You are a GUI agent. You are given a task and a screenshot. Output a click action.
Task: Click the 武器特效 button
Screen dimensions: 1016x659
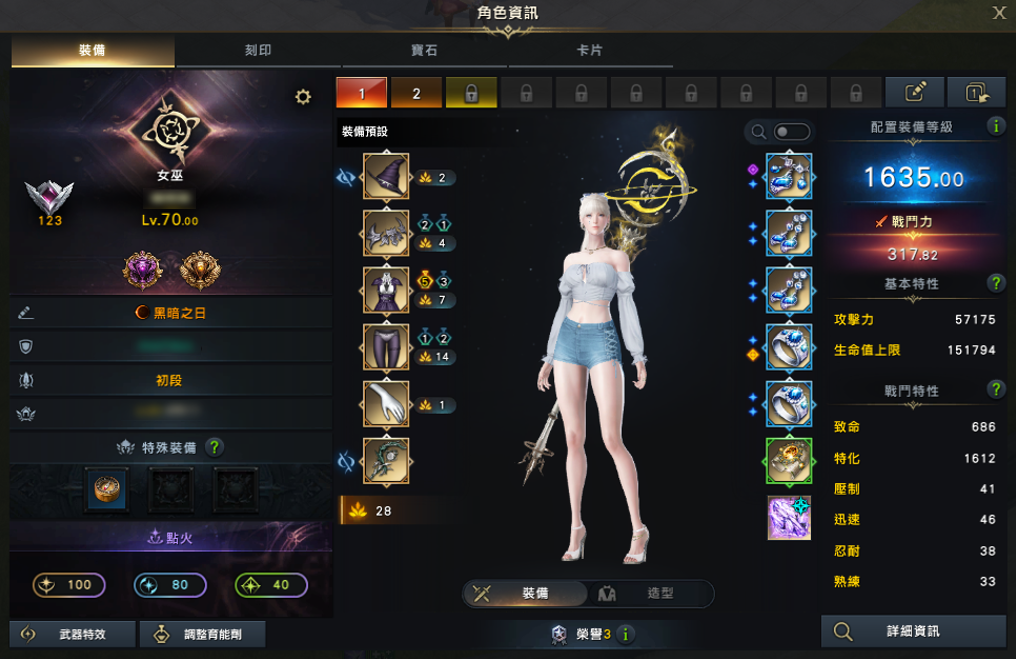click(x=70, y=633)
